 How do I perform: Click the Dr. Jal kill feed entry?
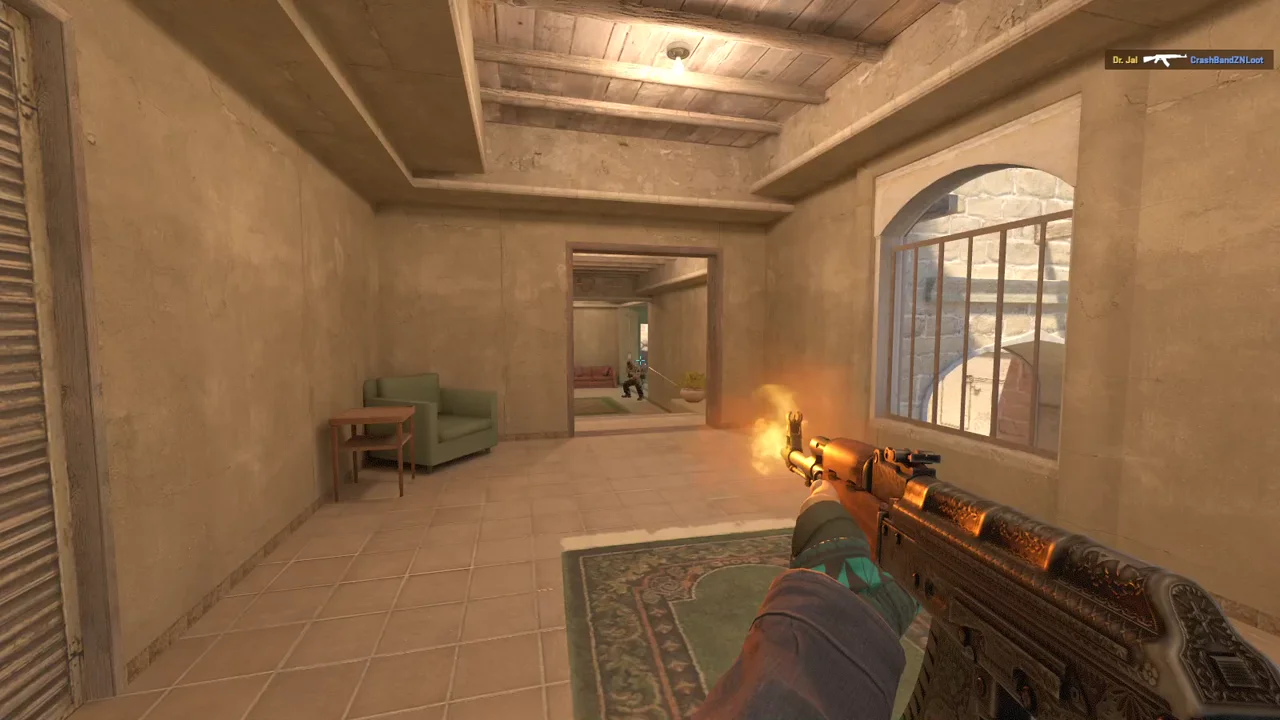(1188, 60)
